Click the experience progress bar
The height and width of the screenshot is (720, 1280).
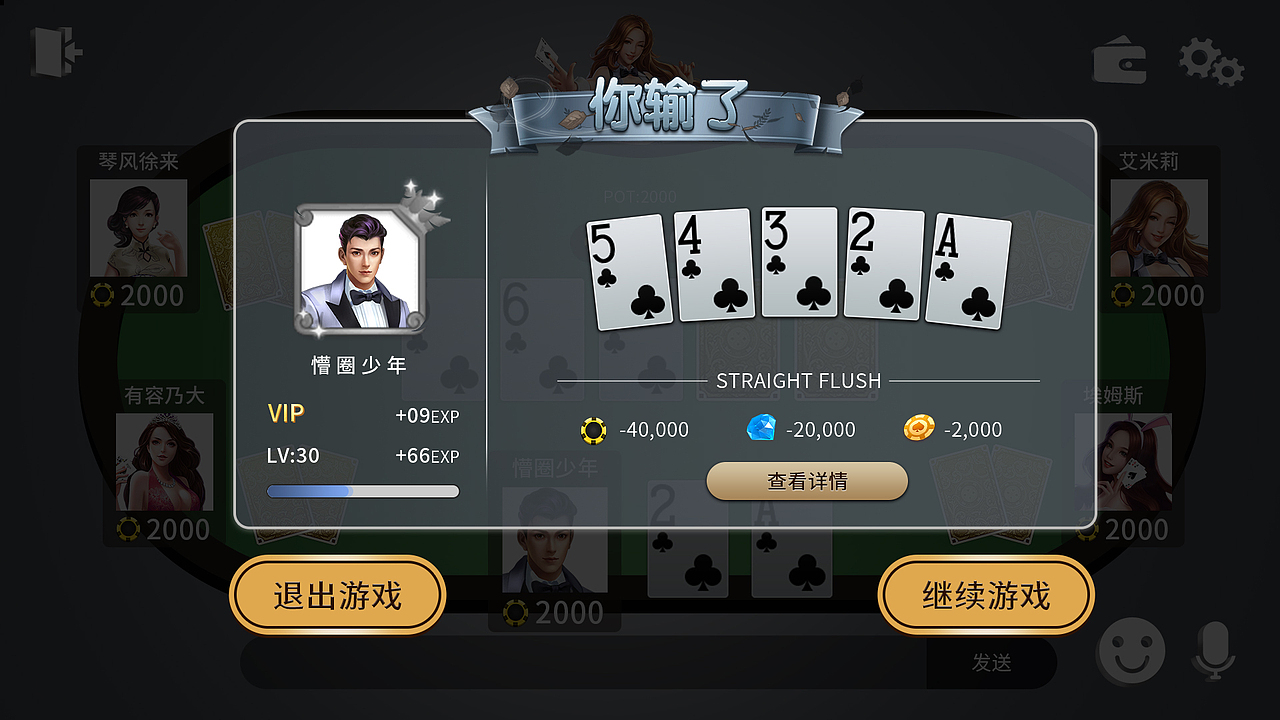pyautogui.click(x=362, y=490)
